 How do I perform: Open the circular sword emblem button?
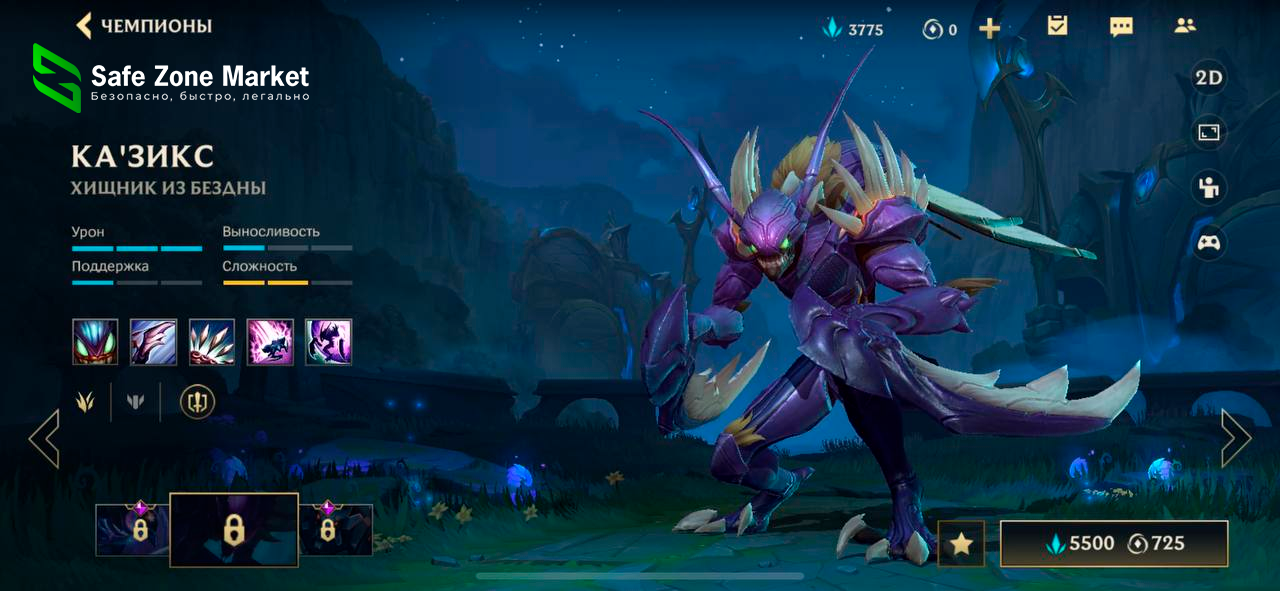(197, 402)
